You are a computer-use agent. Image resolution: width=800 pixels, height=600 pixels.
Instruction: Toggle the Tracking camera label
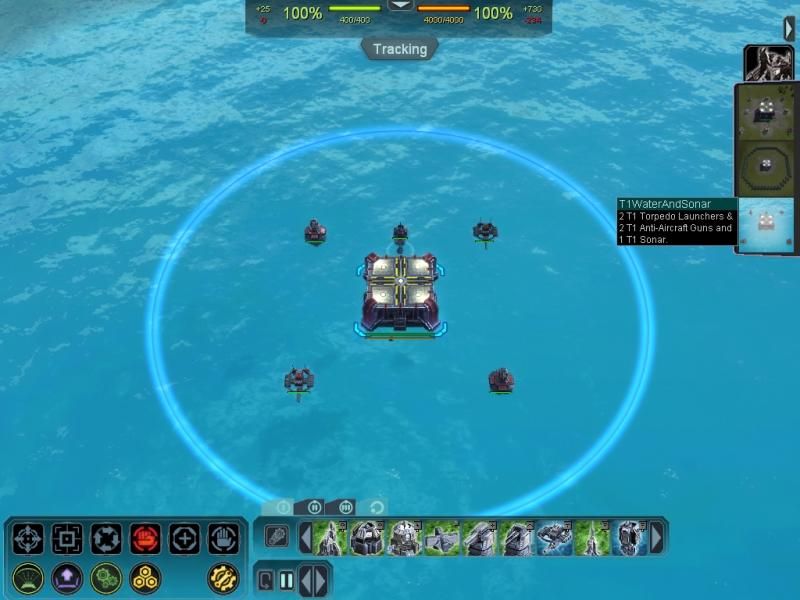[400, 49]
